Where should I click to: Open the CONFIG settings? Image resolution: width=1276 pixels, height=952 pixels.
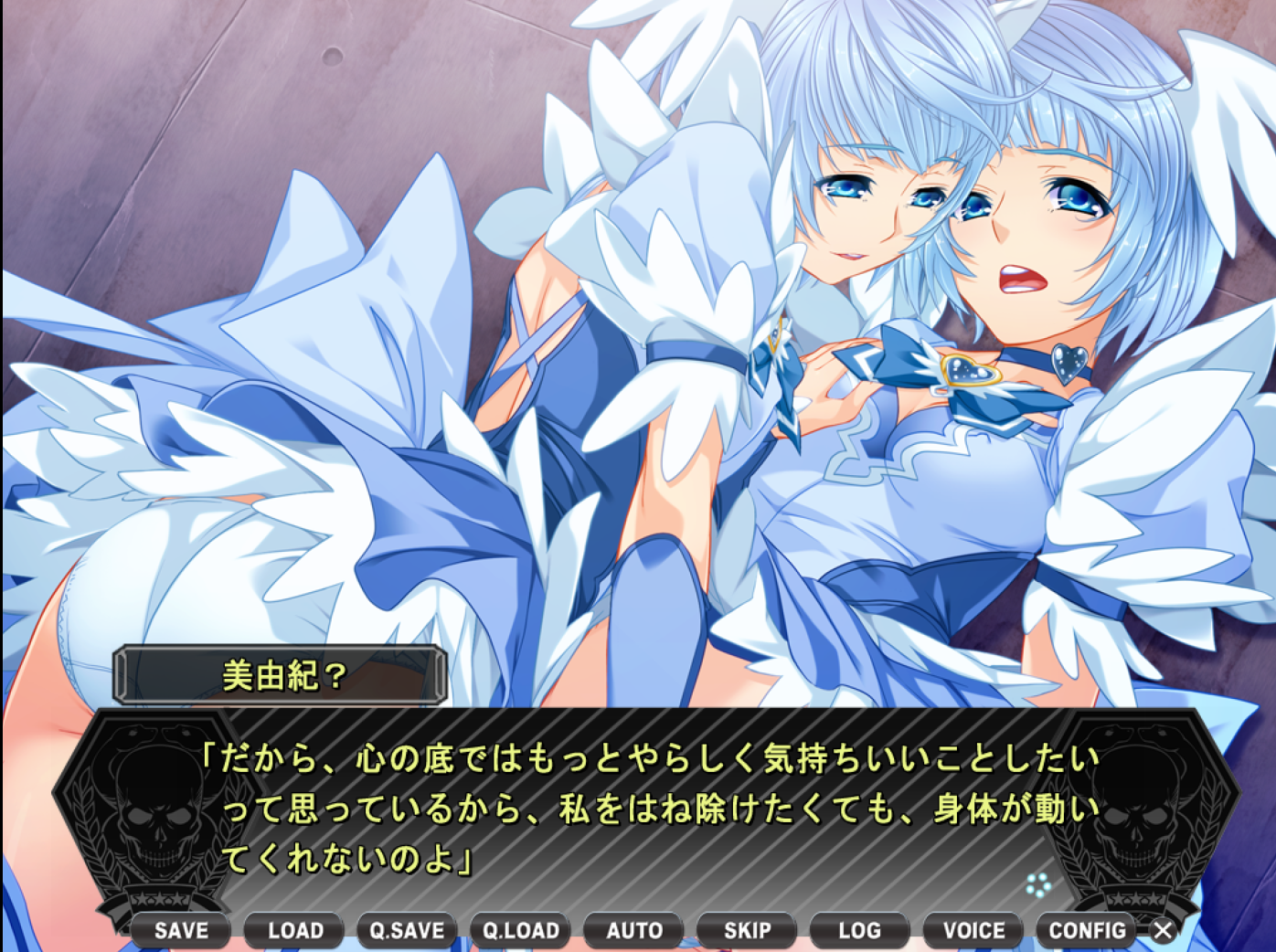pos(1087,930)
